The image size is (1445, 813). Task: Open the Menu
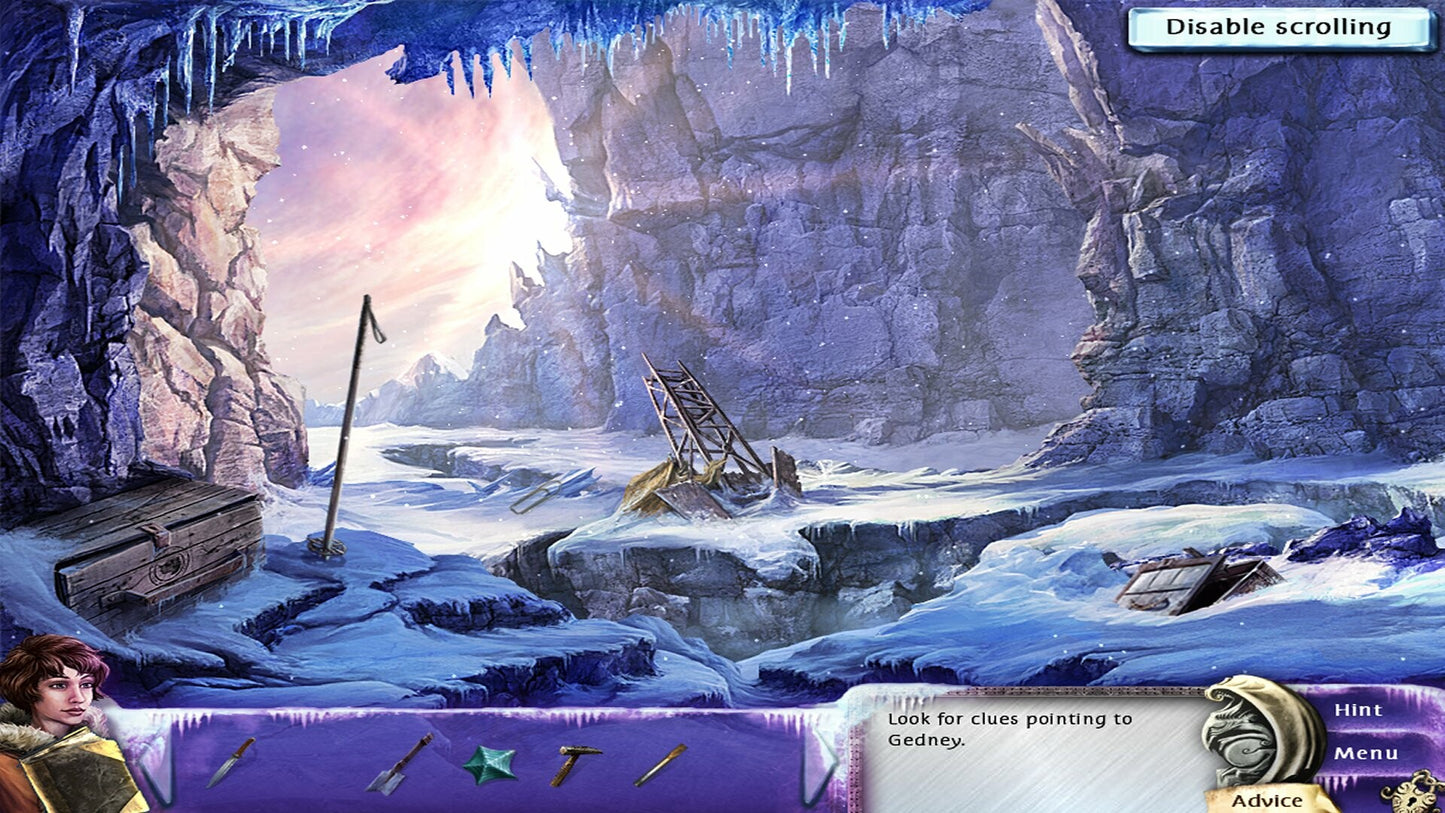pos(1364,753)
